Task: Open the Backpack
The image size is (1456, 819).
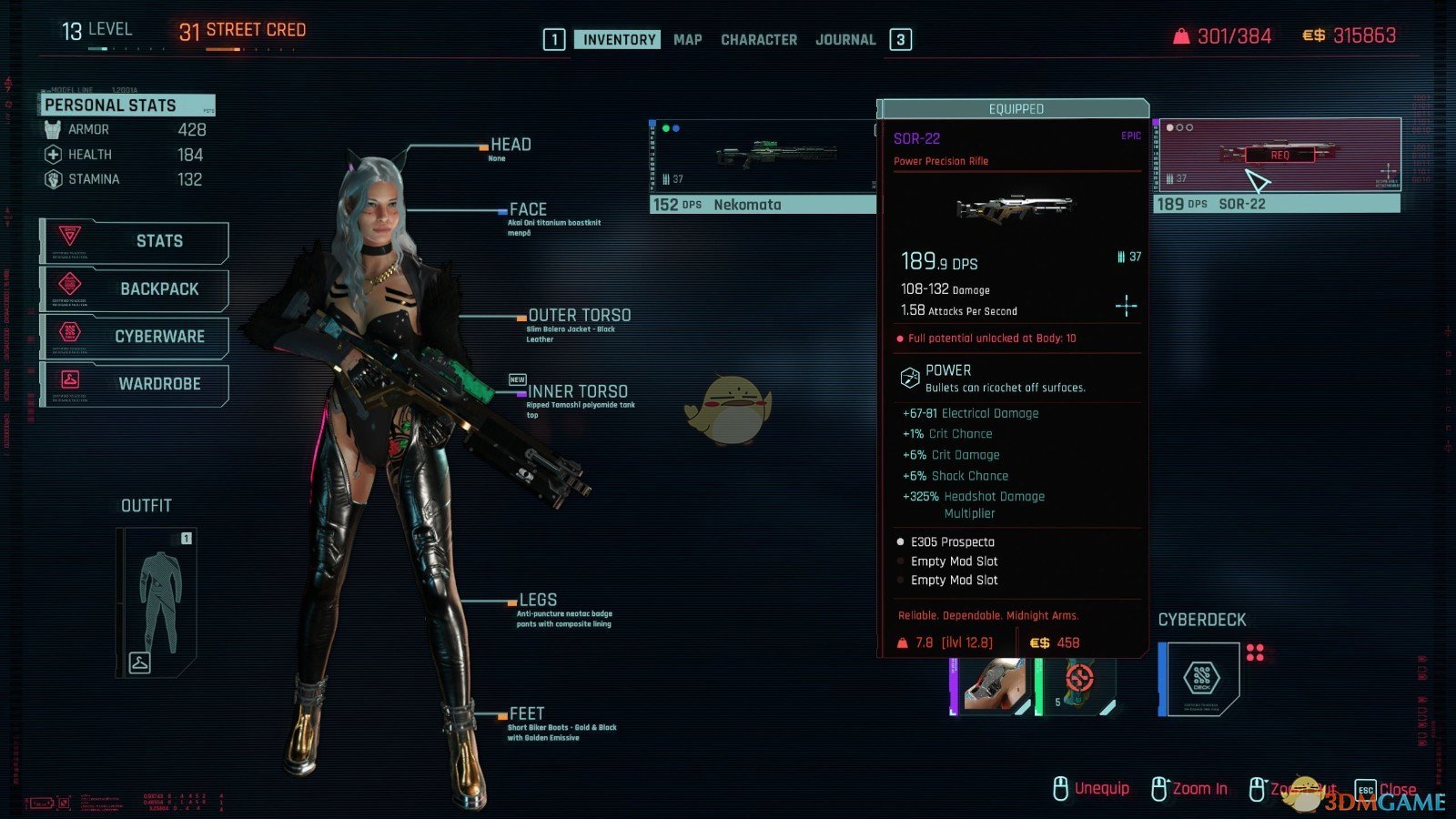Action: (x=136, y=288)
